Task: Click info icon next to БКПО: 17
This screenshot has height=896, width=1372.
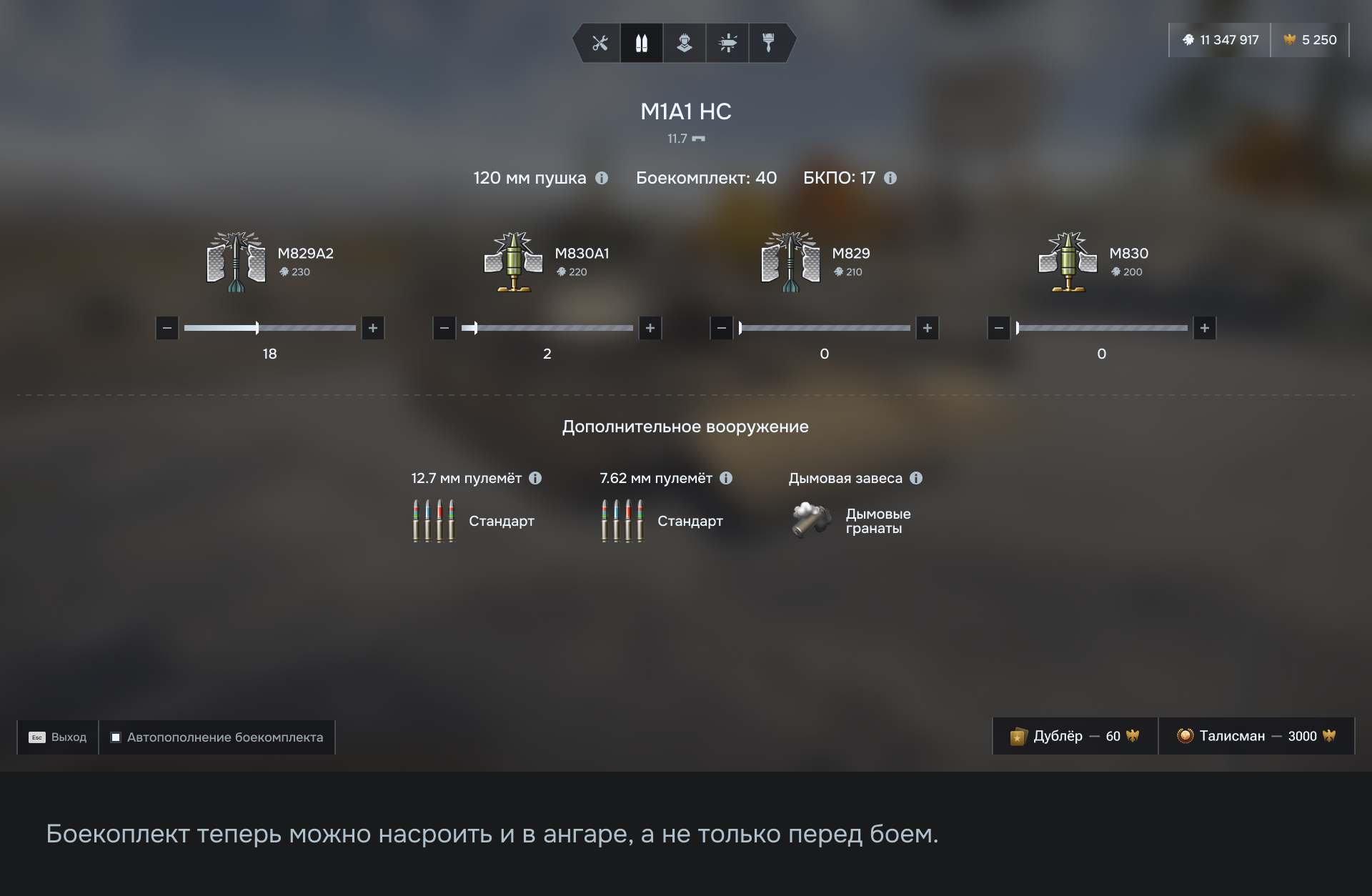Action: [890, 178]
